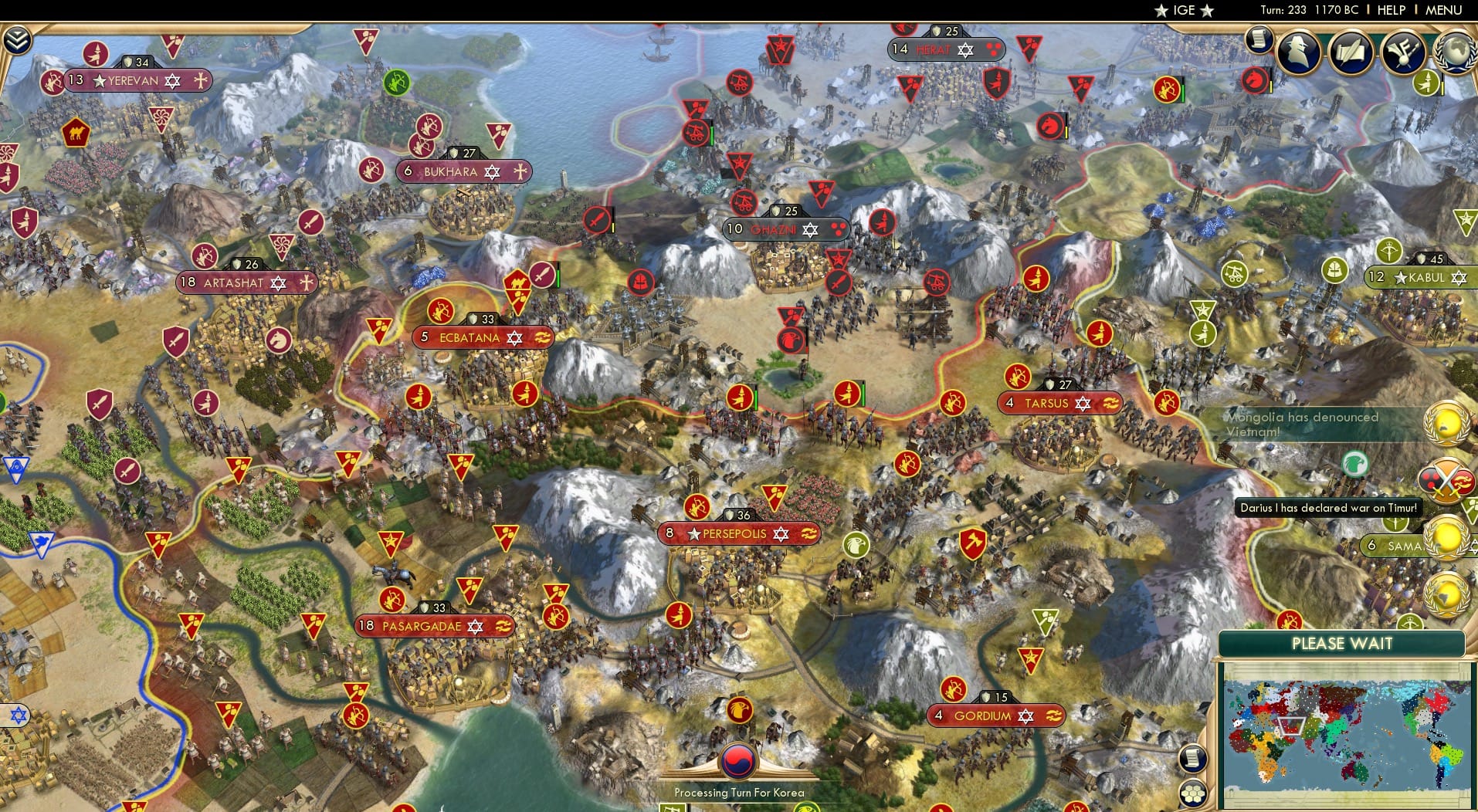Open the notification log scroll icon top right
1478x812 pixels.
pyautogui.click(x=1257, y=42)
